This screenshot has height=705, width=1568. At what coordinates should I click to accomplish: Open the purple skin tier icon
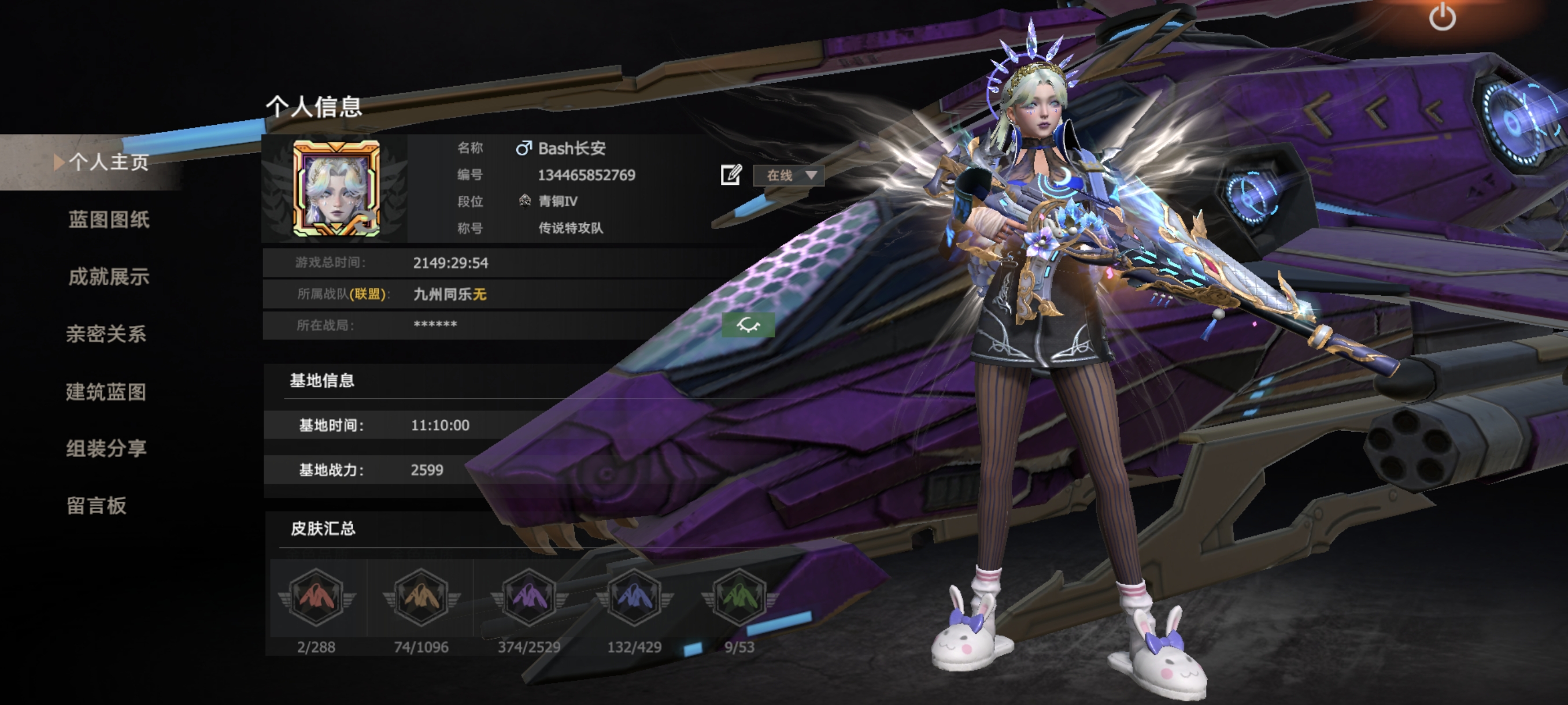pos(528,598)
